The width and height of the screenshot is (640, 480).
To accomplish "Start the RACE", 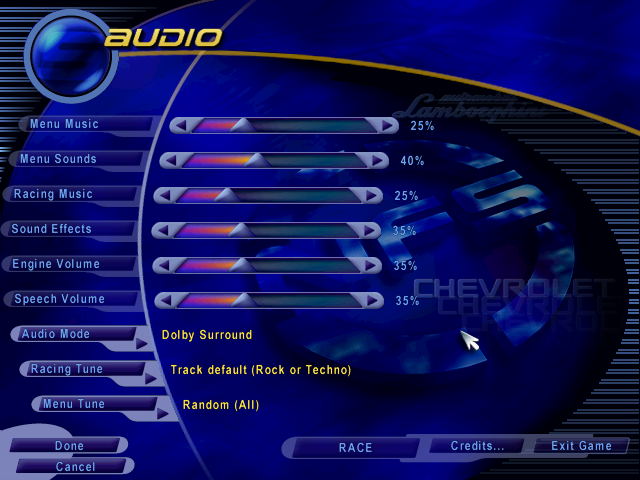I will point(355,448).
